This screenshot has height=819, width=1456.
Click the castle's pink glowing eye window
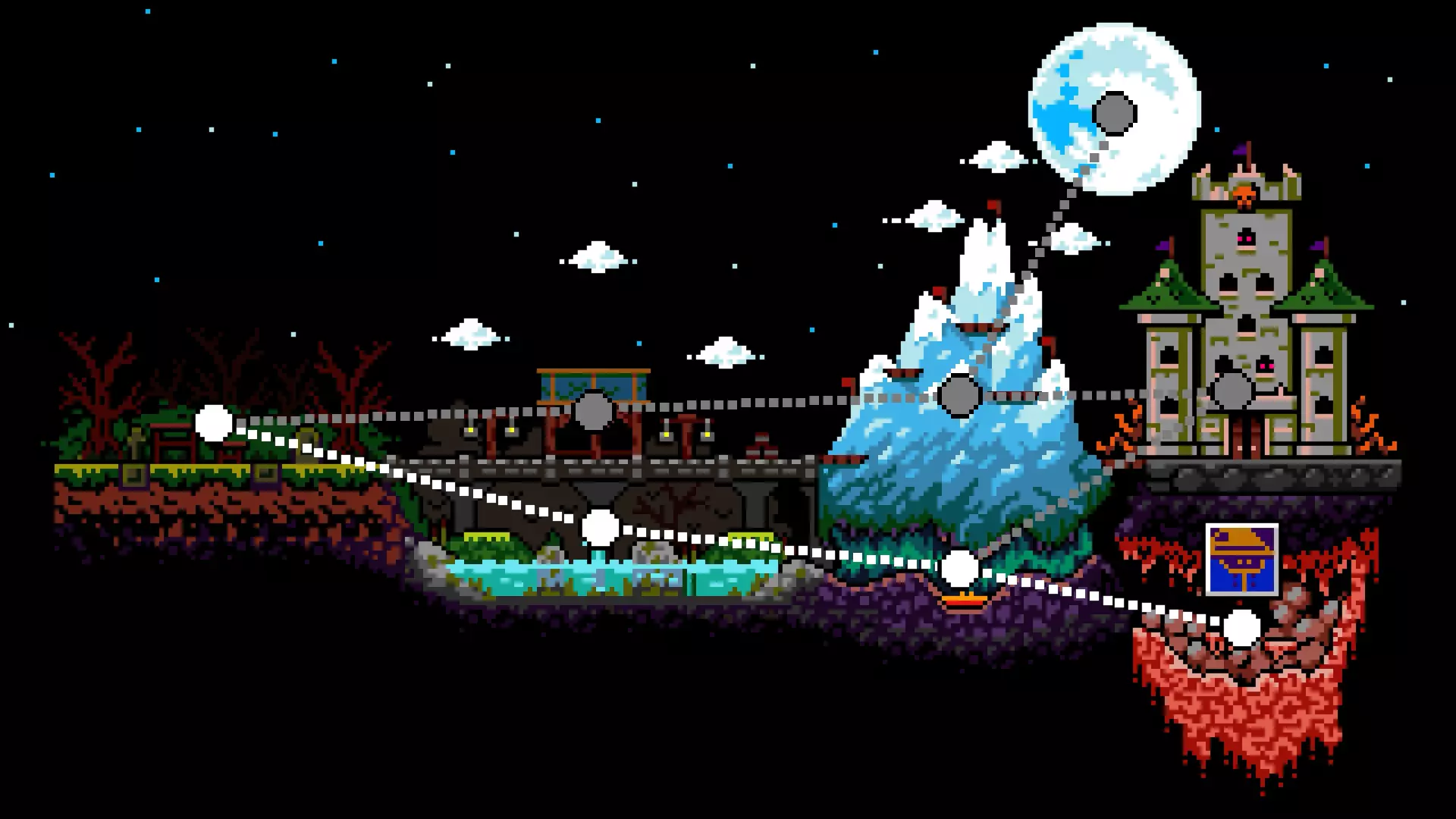[1245, 237]
